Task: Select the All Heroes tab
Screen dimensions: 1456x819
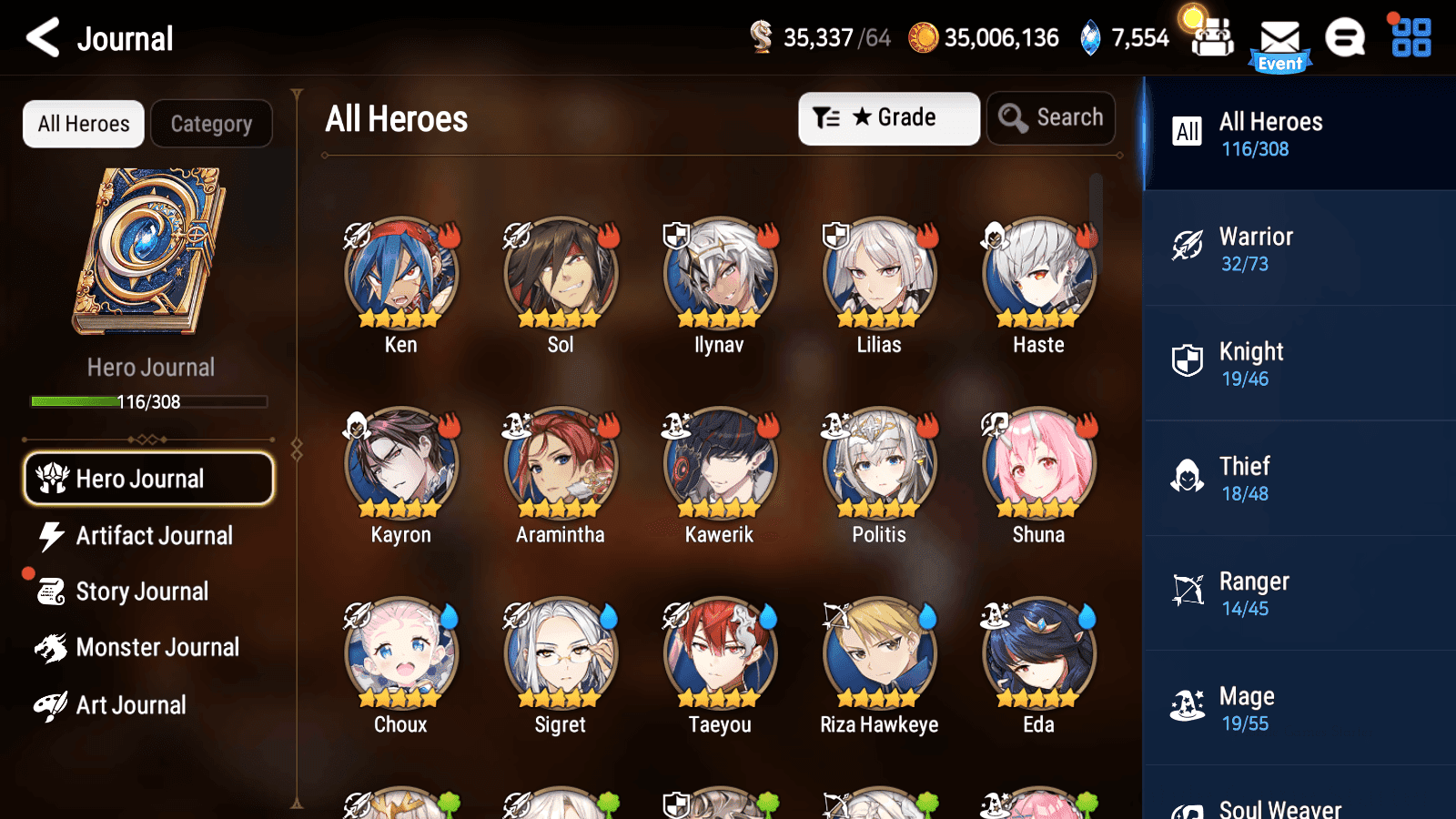Action: pos(83,124)
